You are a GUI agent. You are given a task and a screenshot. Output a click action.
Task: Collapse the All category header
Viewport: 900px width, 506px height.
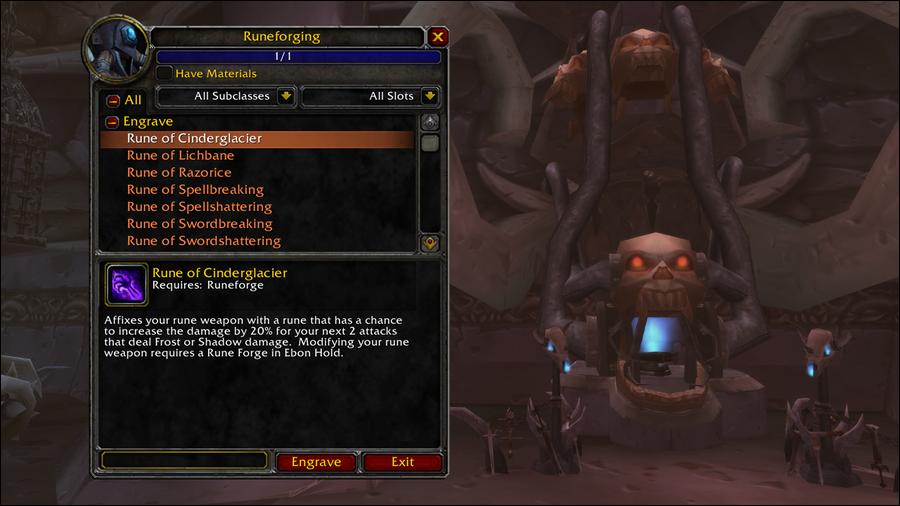tap(113, 100)
